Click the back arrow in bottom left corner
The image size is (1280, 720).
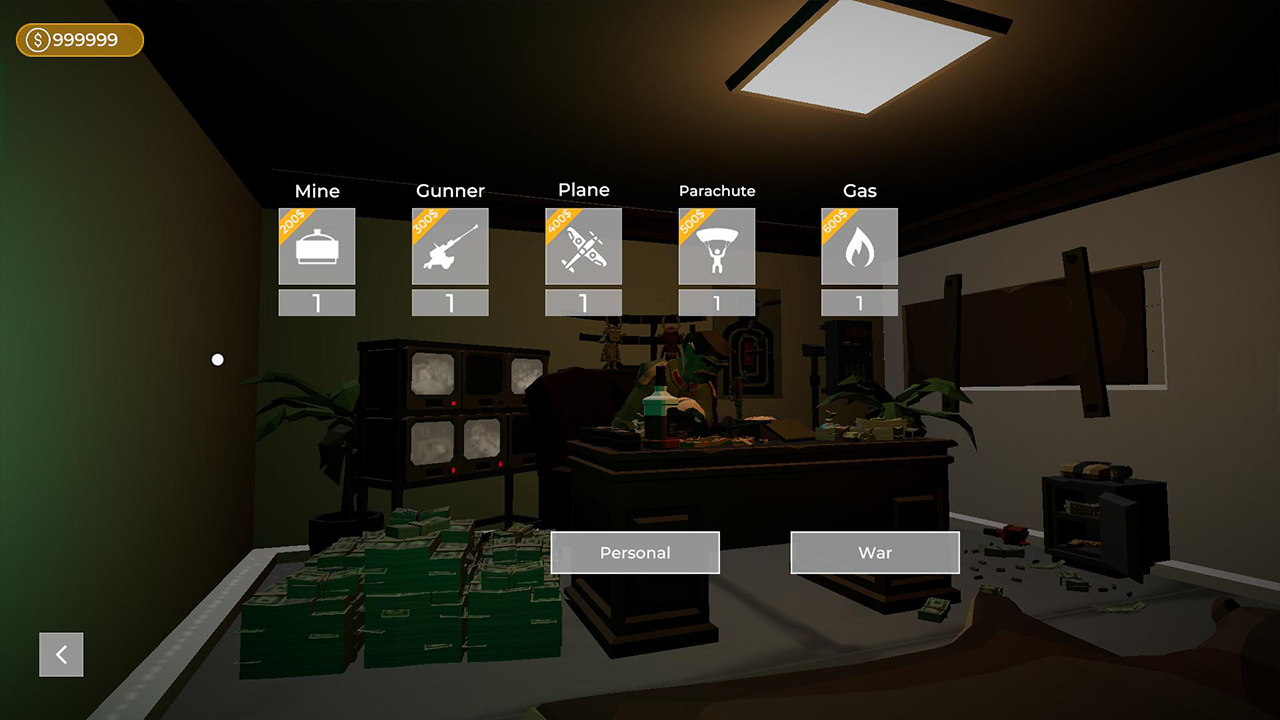tap(61, 654)
